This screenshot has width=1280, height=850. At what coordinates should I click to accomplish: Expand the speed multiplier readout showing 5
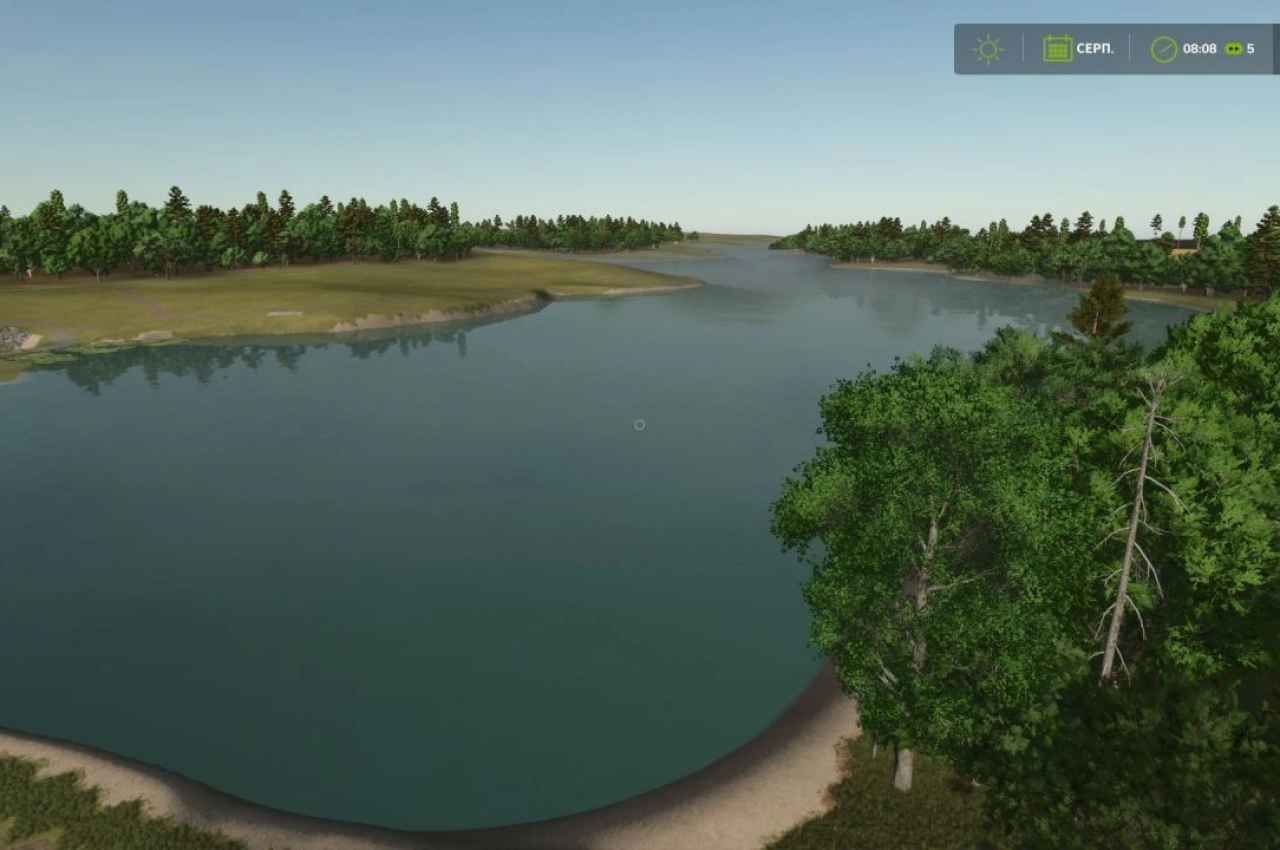tap(1251, 47)
